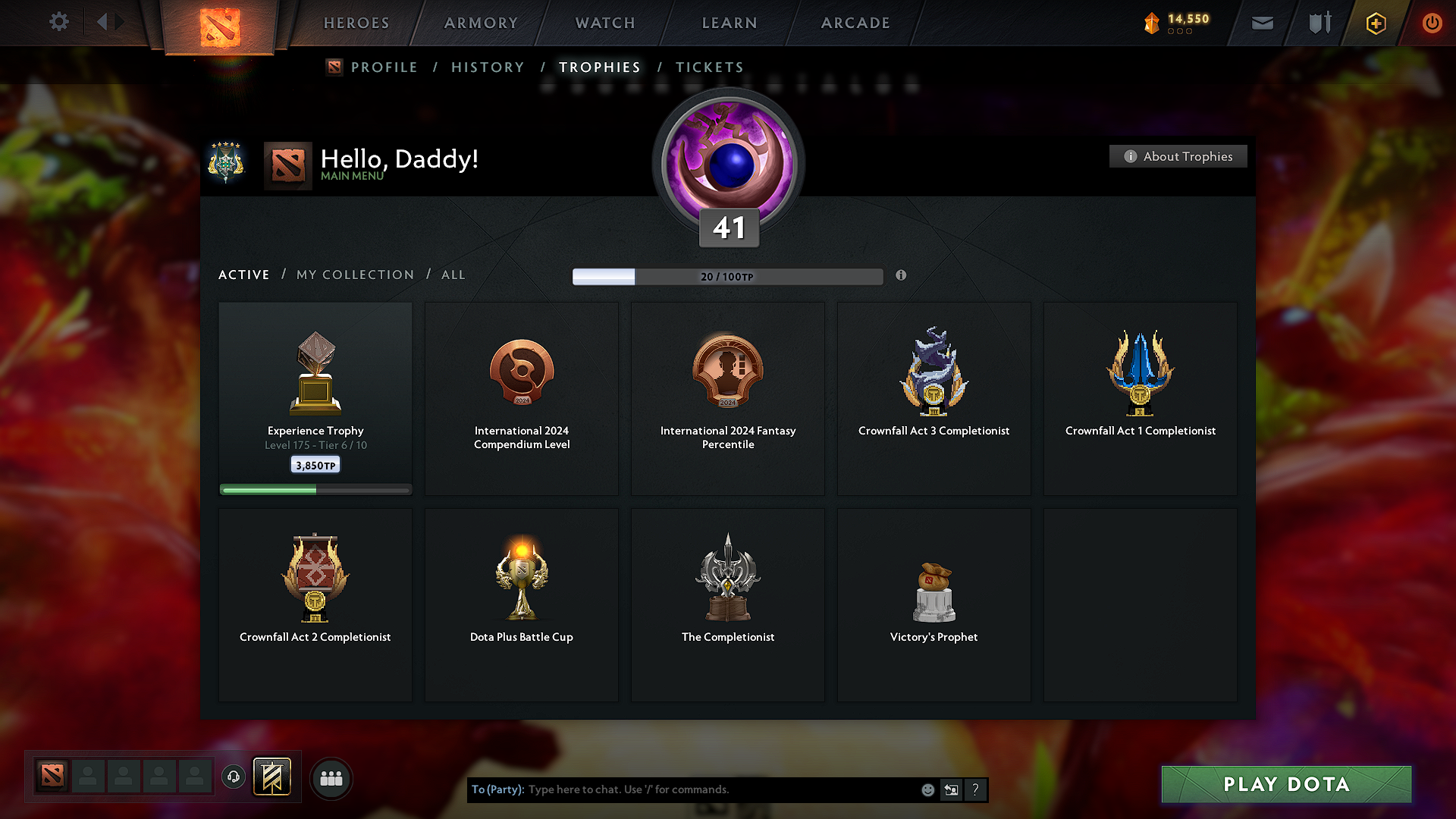This screenshot has height=819, width=1456.
Task: Click the info icon beside the TP bar
Action: click(x=902, y=276)
